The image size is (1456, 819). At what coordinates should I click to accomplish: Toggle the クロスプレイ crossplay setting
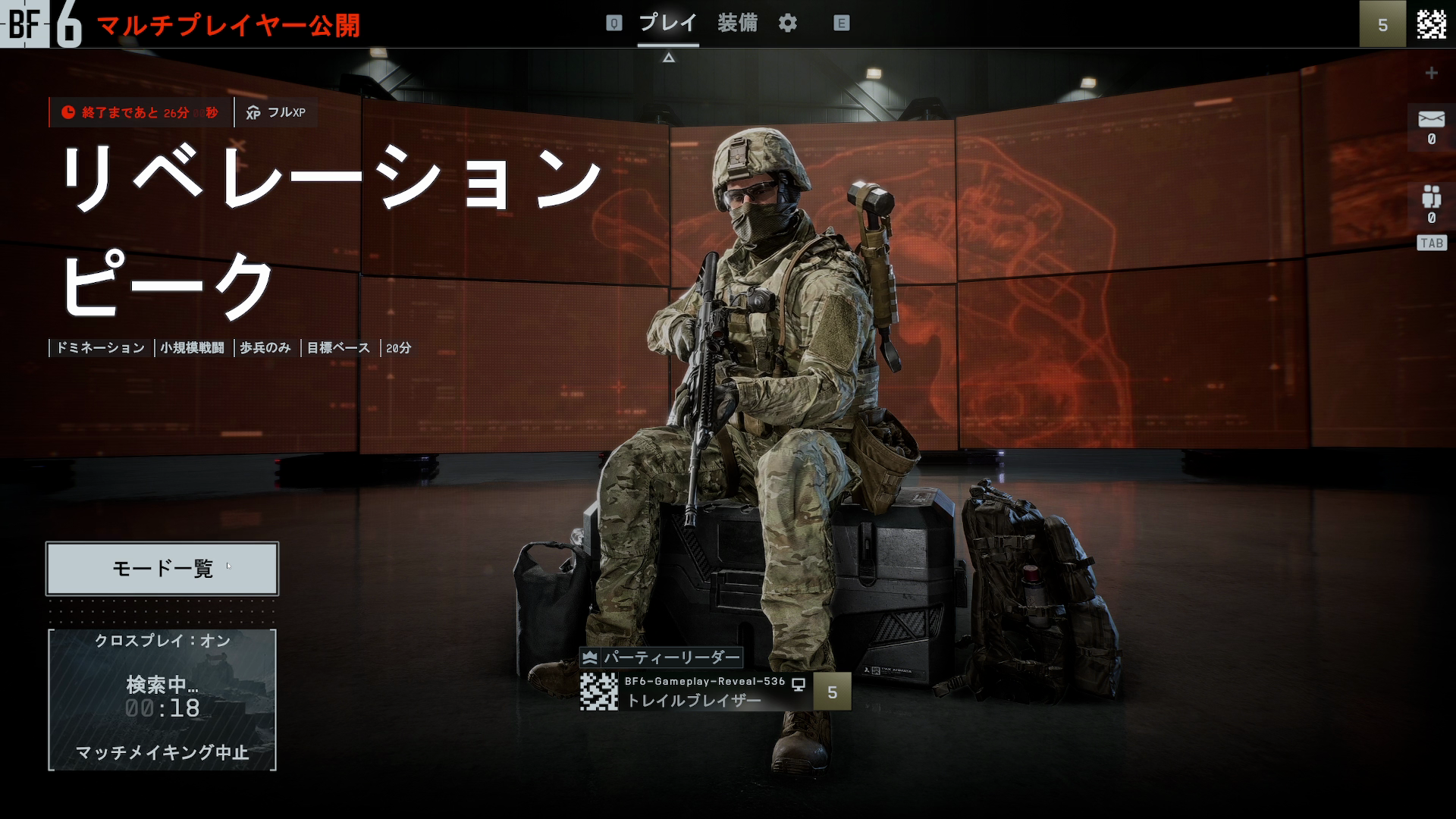click(162, 642)
